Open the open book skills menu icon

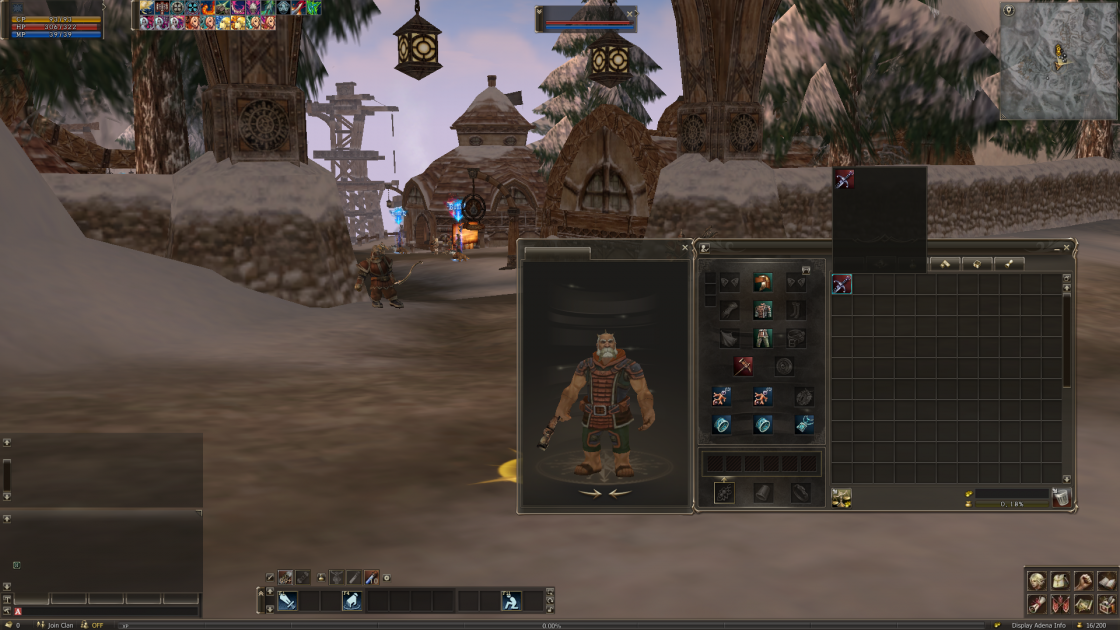(x=1106, y=581)
